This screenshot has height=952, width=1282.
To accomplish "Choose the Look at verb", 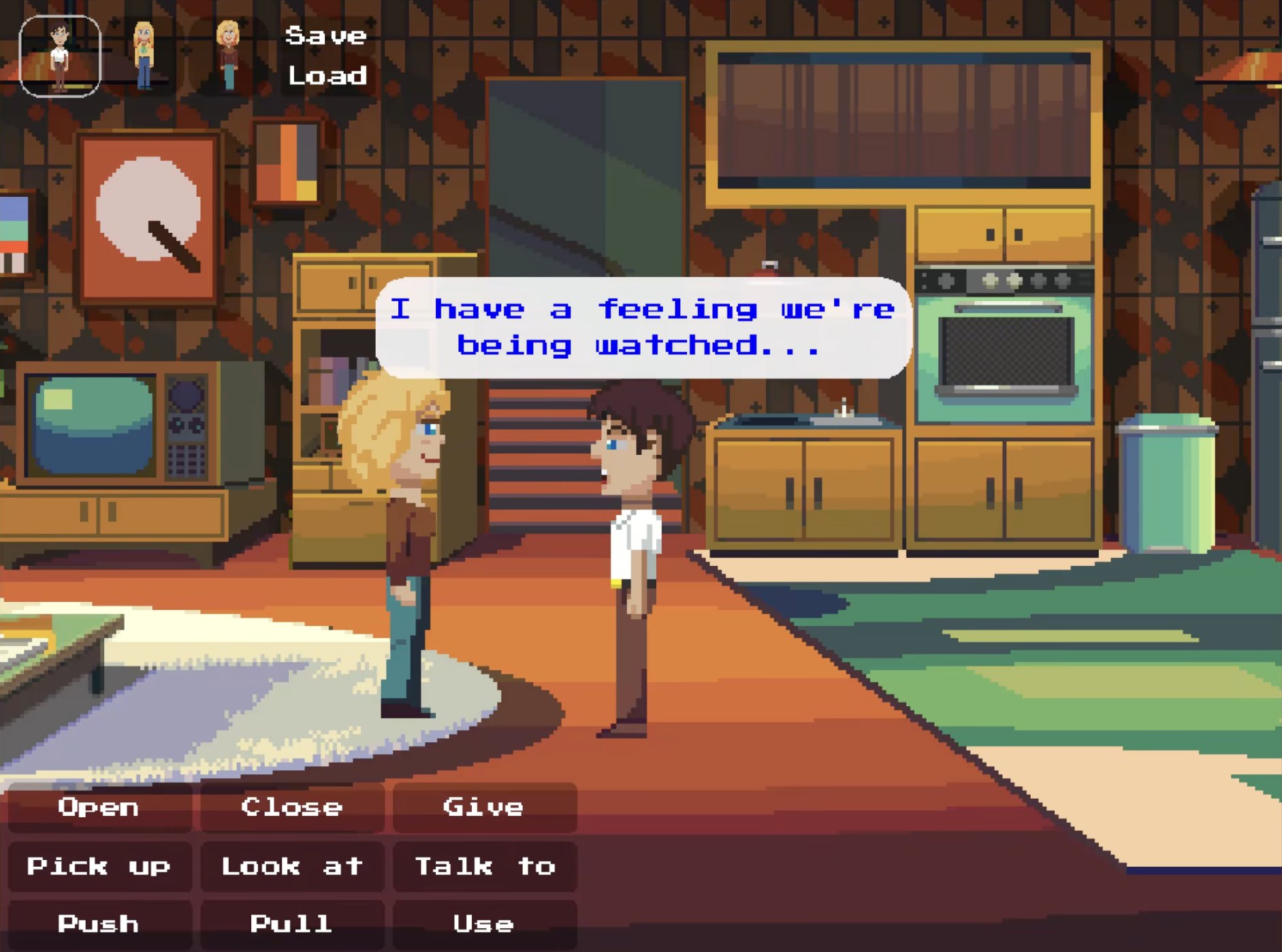I will pyautogui.click(x=292, y=866).
